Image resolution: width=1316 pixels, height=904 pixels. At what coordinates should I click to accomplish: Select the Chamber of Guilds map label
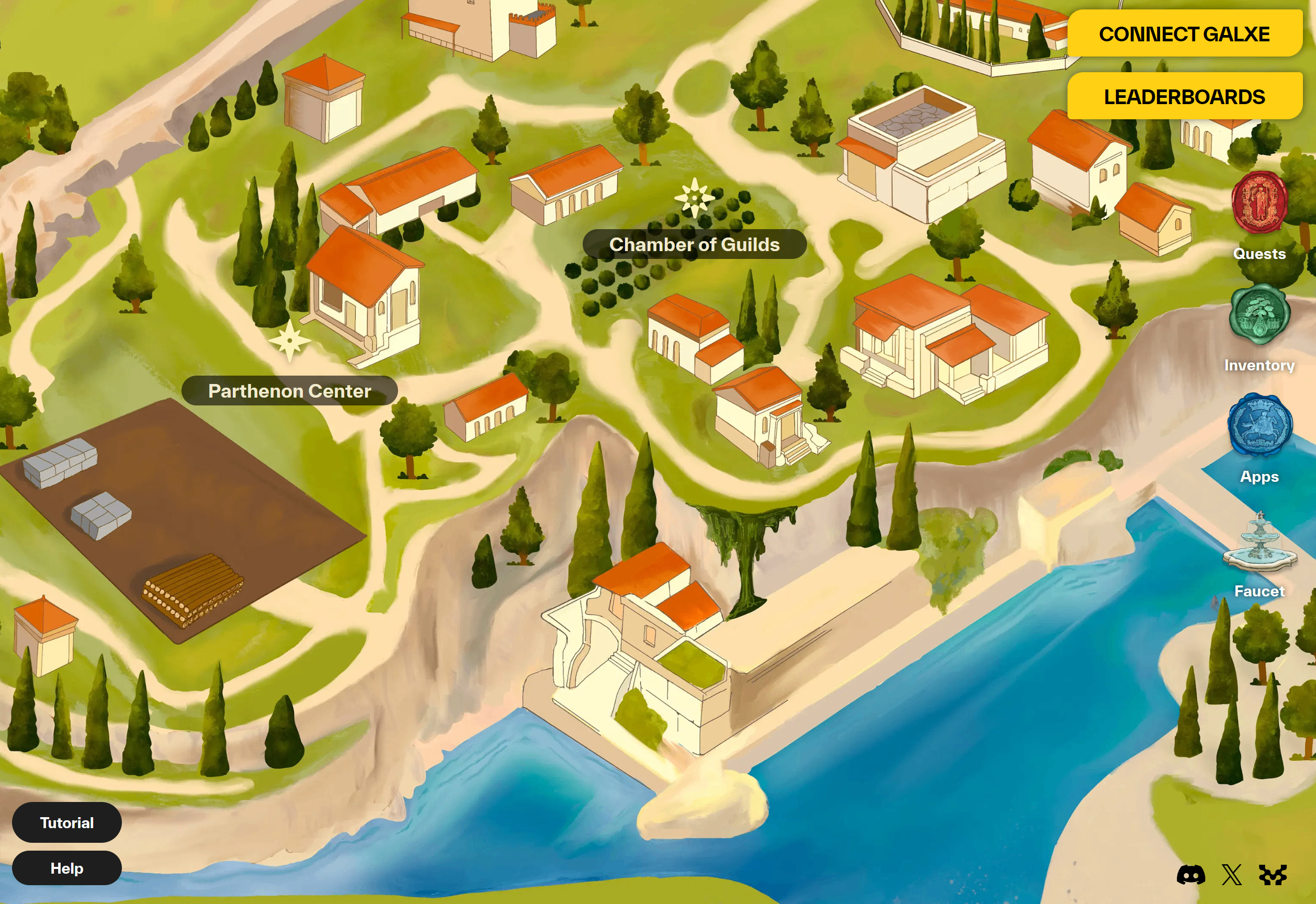coord(694,244)
